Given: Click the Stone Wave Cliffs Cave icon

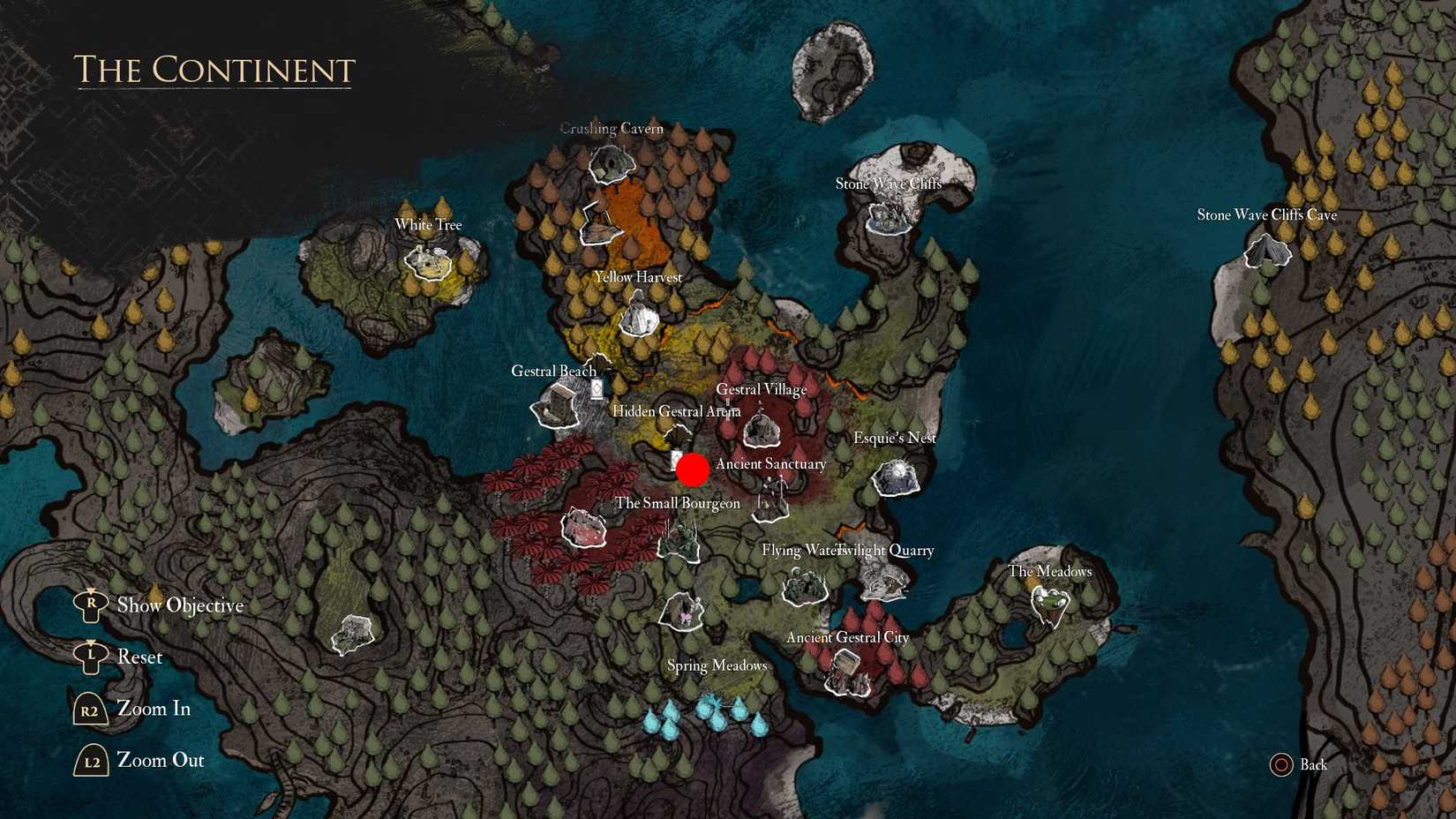Looking at the screenshot, I should pos(1268,253).
